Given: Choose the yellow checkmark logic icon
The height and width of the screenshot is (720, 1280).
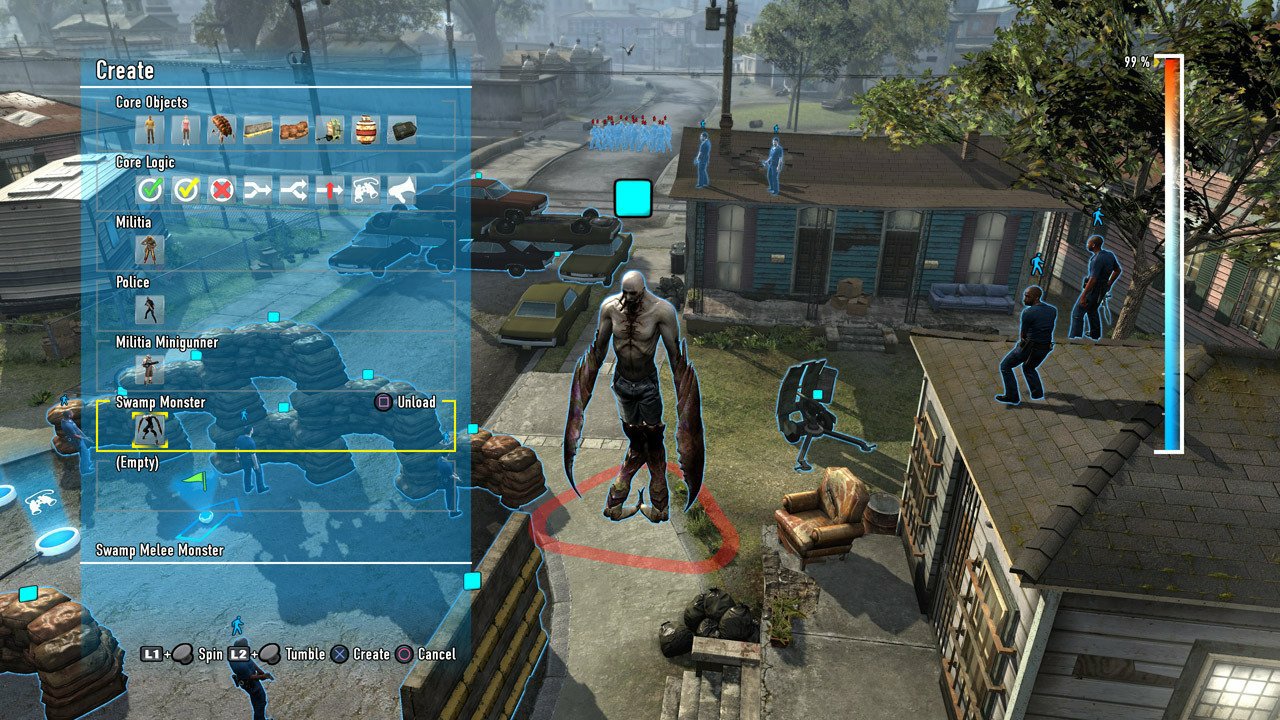Looking at the screenshot, I should [185, 188].
